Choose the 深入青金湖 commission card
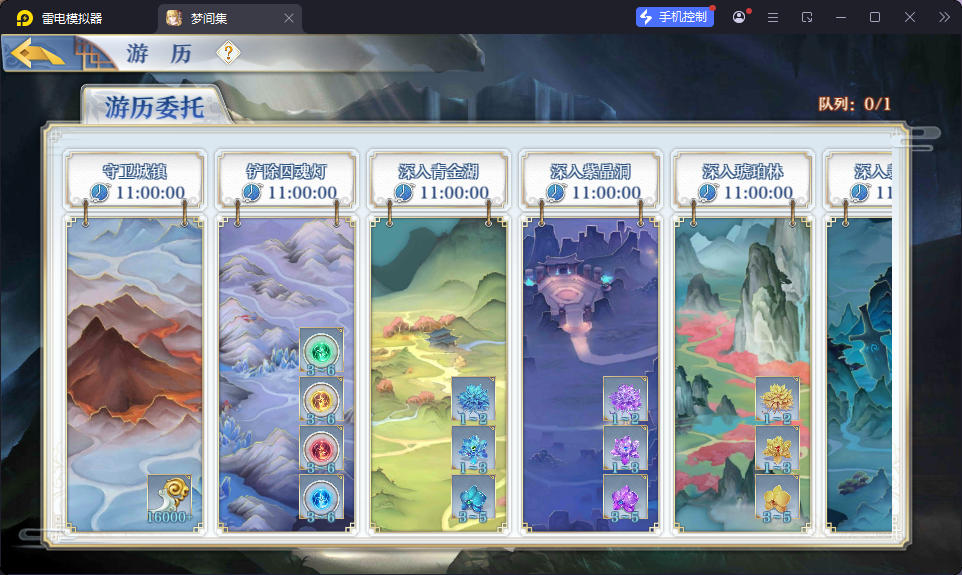Viewport: 962px width, 575px height. (438, 300)
